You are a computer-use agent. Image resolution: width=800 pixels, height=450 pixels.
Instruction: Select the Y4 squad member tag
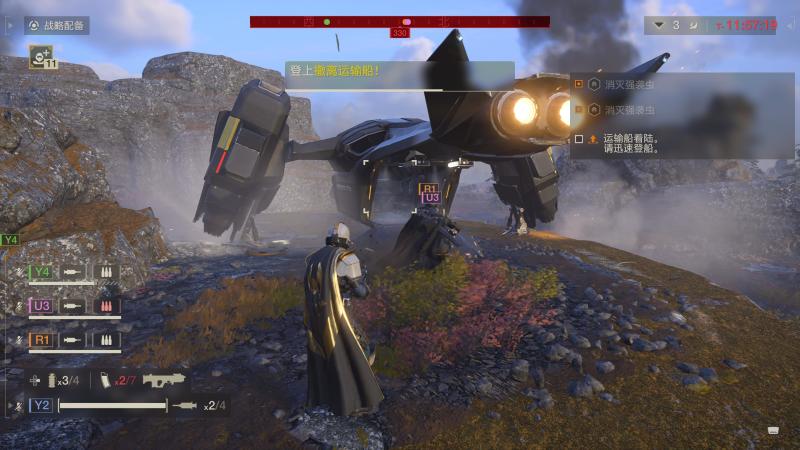(42, 272)
